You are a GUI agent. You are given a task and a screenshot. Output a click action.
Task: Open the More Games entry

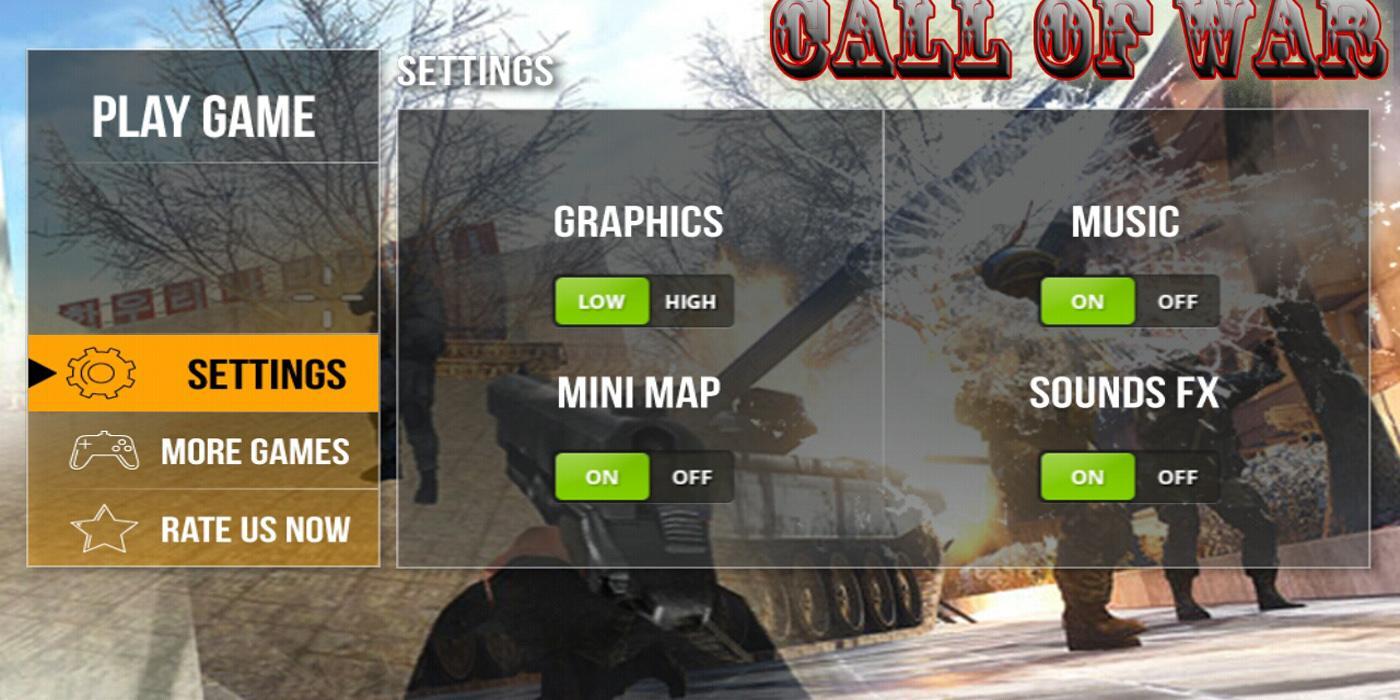point(255,451)
